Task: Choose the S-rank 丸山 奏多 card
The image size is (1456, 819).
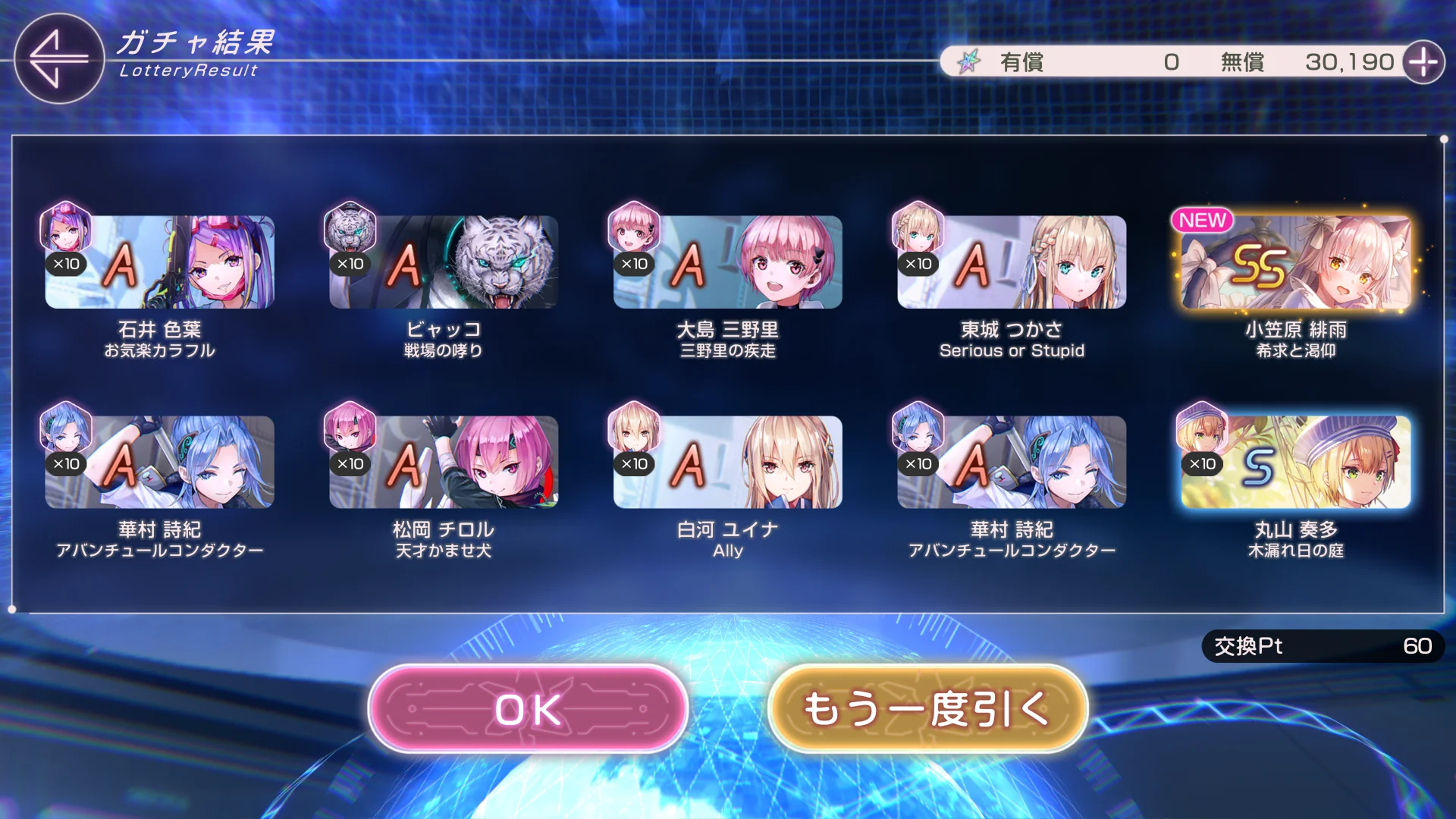Action: coord(1295,462)
